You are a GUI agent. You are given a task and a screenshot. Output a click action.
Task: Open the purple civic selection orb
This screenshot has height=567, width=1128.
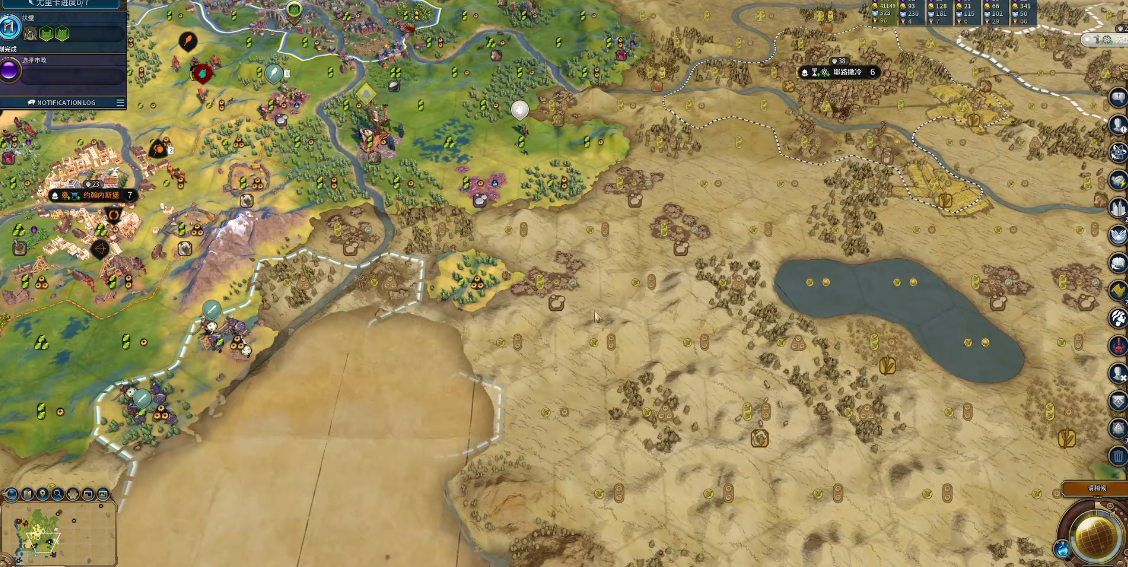[11, 72]
